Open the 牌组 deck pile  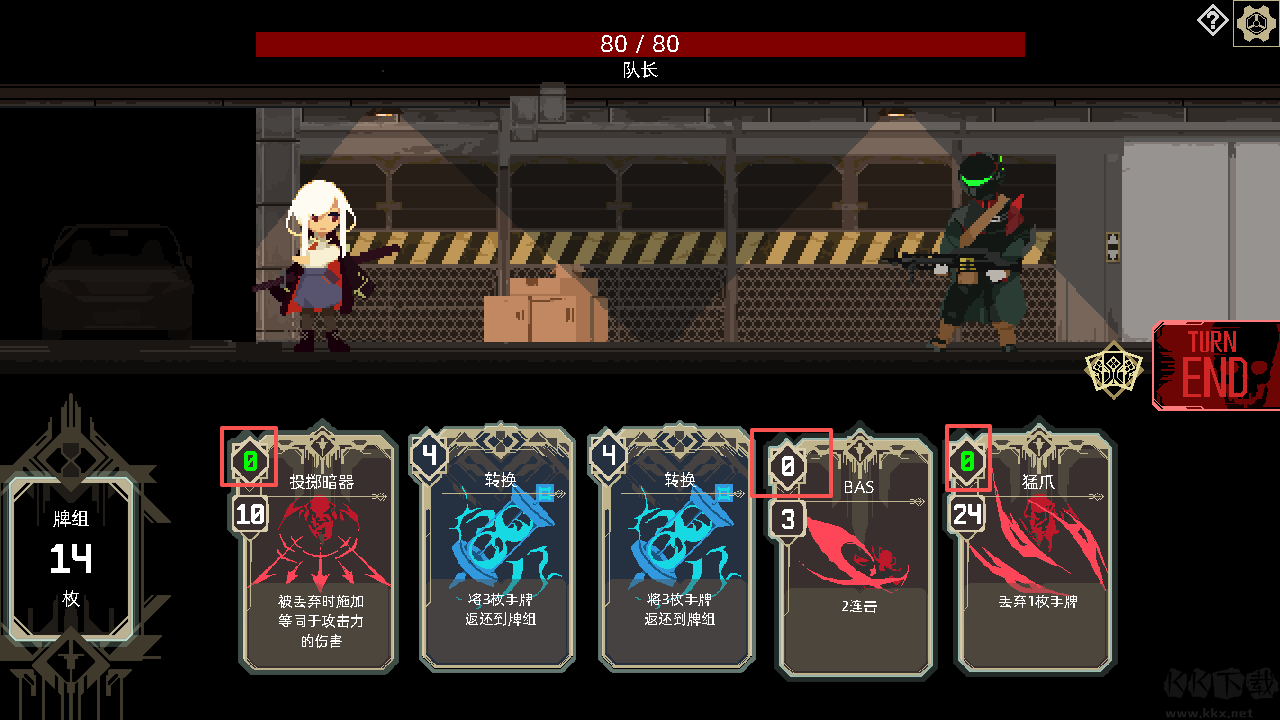tap(71, 557)
